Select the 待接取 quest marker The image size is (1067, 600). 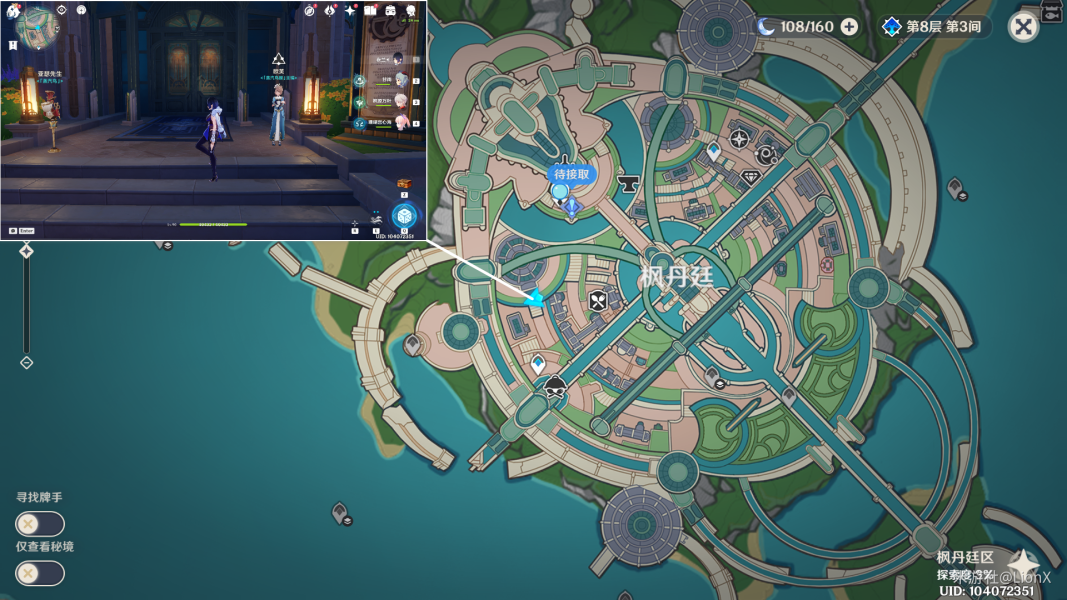click(x=572, y=174)
